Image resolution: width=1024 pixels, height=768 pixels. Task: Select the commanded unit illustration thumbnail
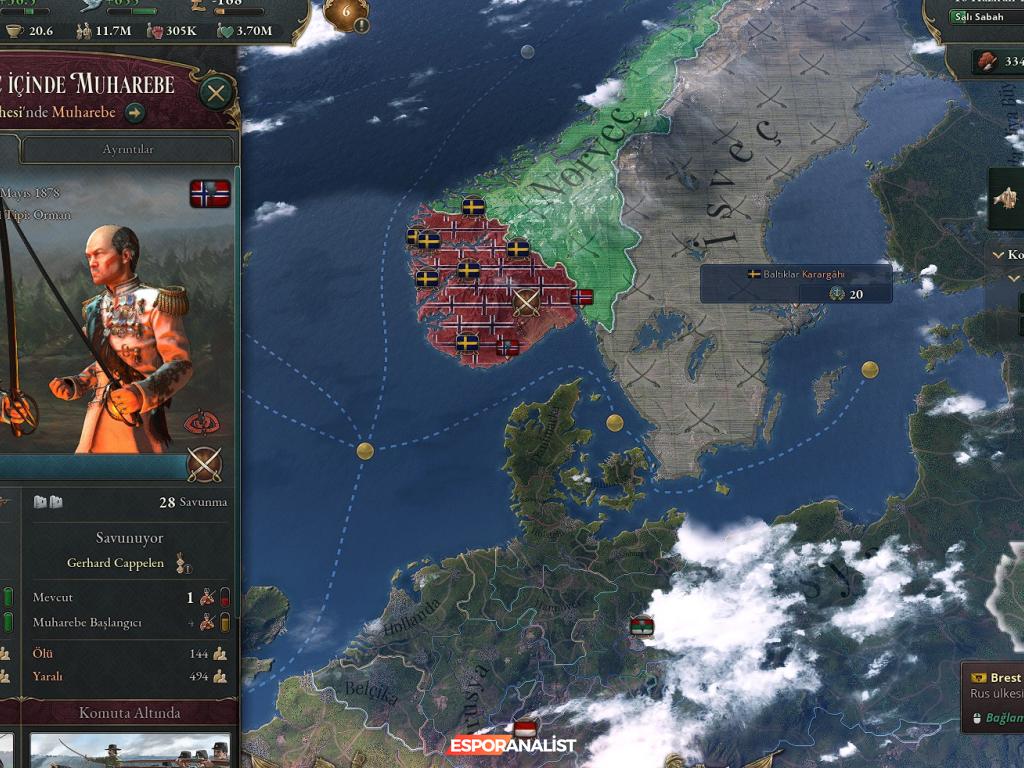tap(130, 750)
